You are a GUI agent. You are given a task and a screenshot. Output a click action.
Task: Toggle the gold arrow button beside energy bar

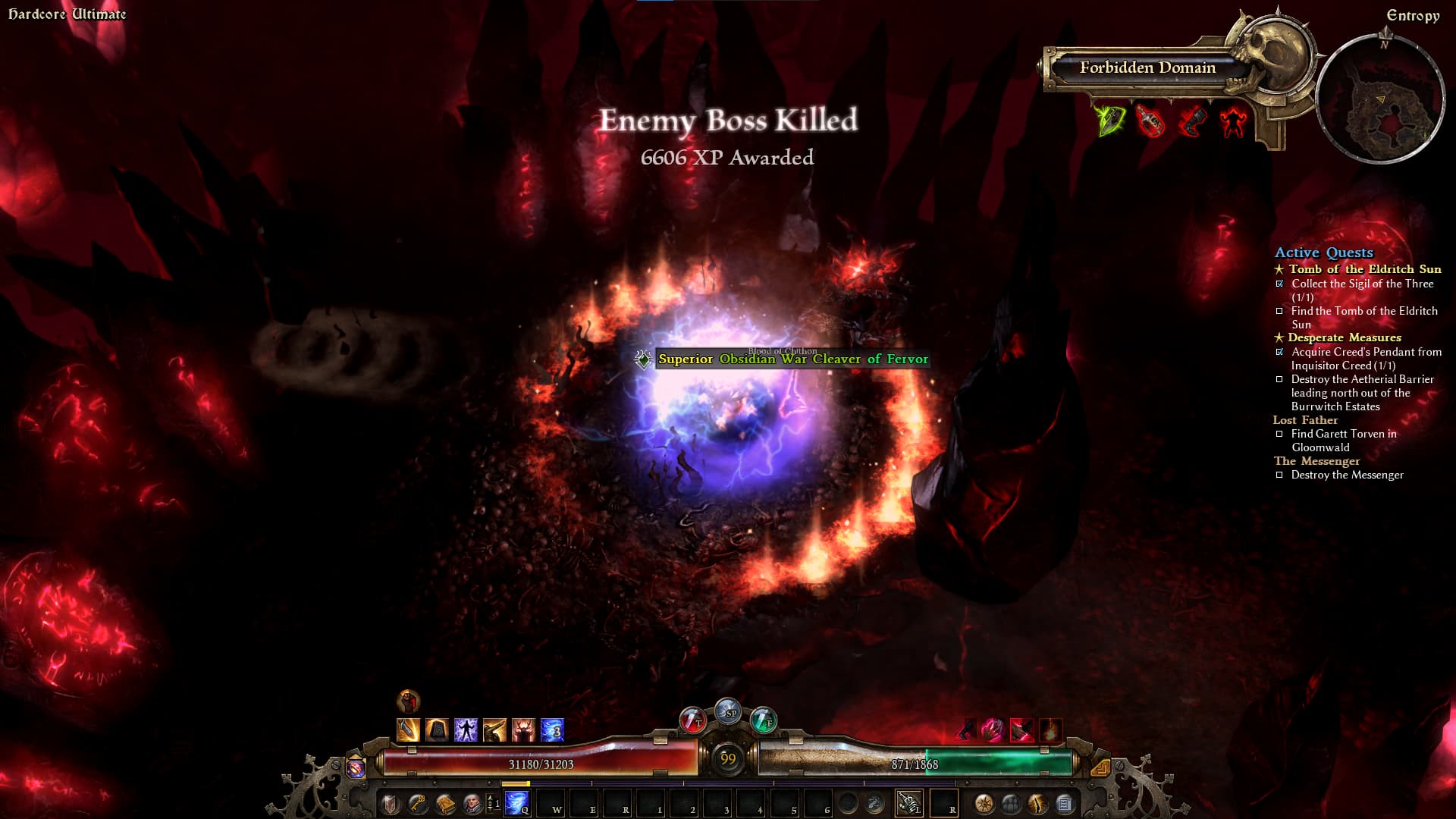[1100, 767]
